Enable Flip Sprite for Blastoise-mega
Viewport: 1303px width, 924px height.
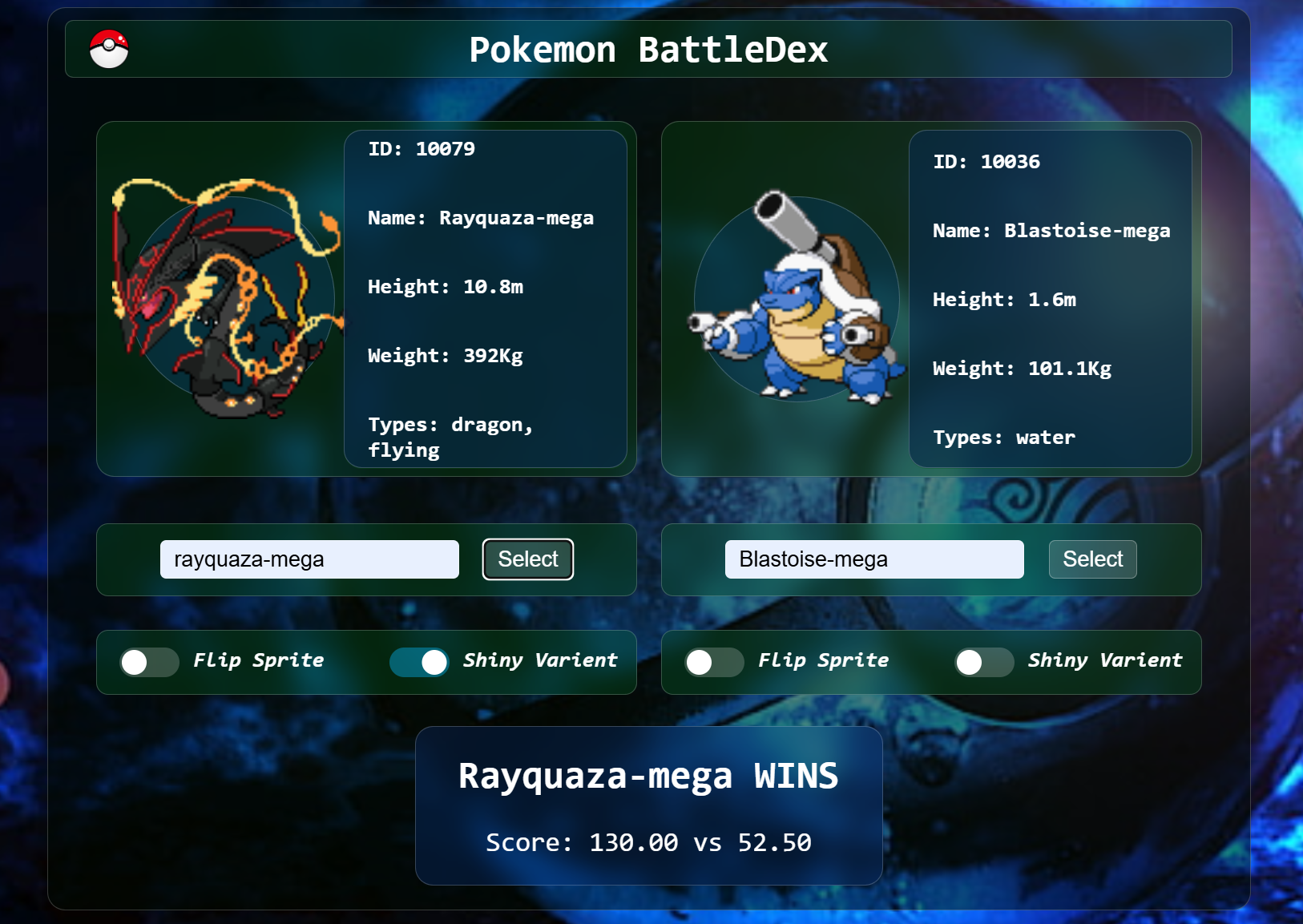click(713, 661)
